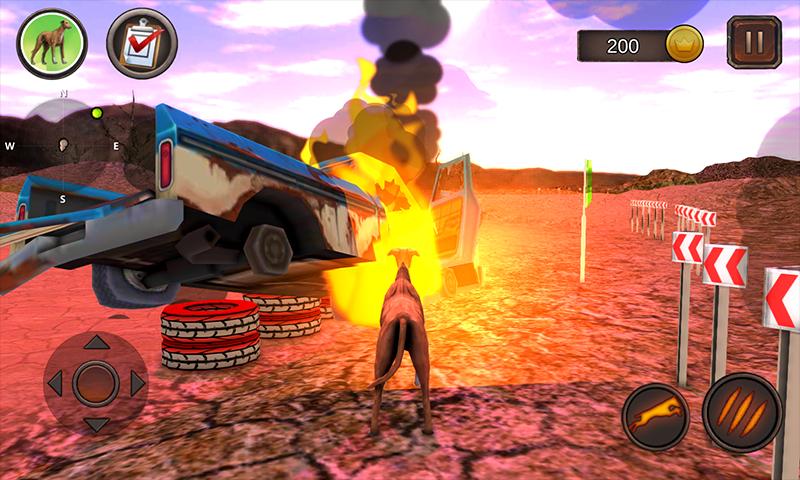
Task: Tap the D-pad left arrow
Action: pyautogui.click(x=56, y=382)
